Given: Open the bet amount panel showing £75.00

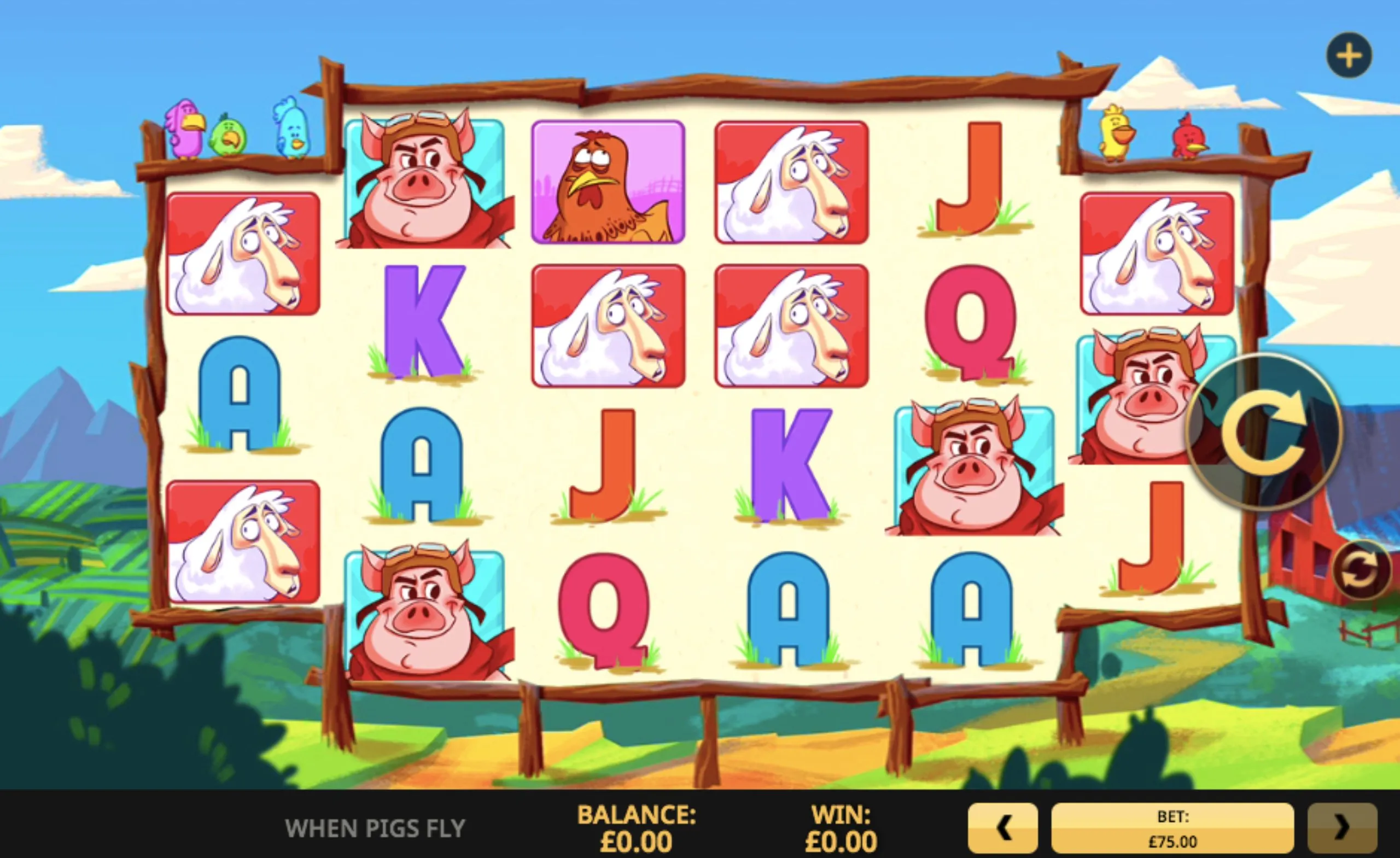Looking at the screenshot, I should pyautogui.click(x=1172, y=828).
